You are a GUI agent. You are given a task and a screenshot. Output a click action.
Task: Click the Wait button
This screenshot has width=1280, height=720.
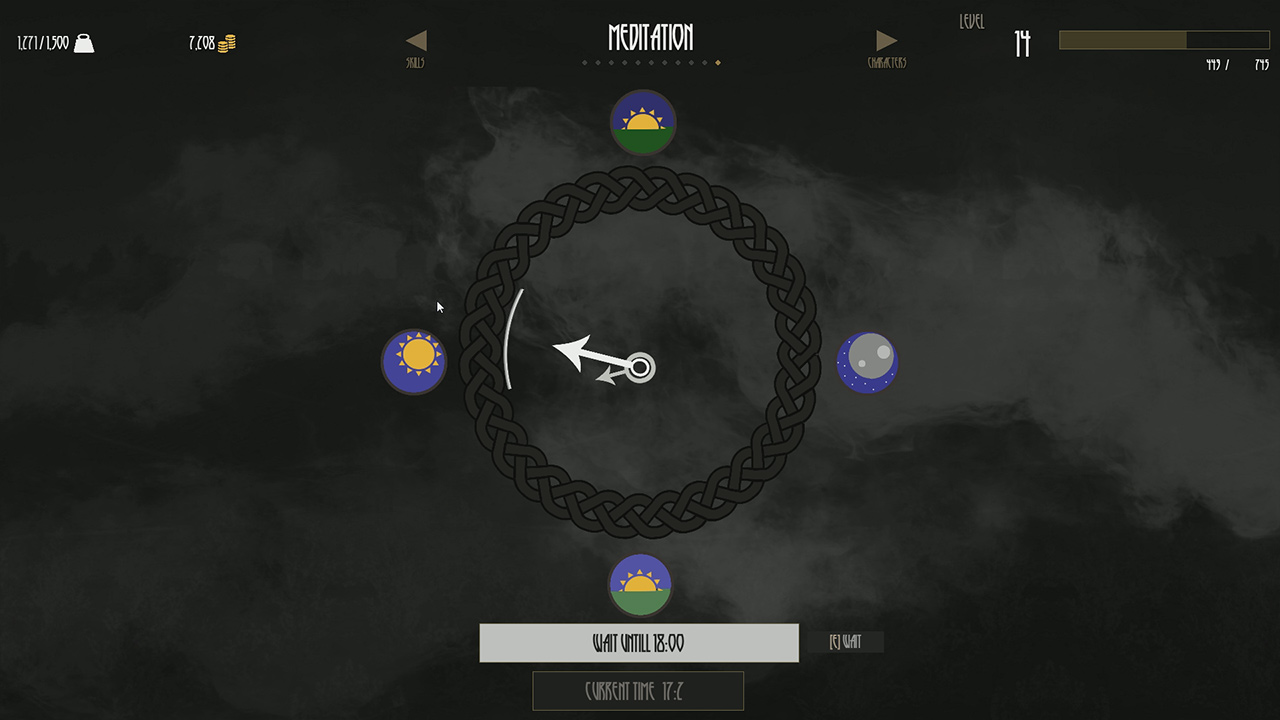point(845,642)
